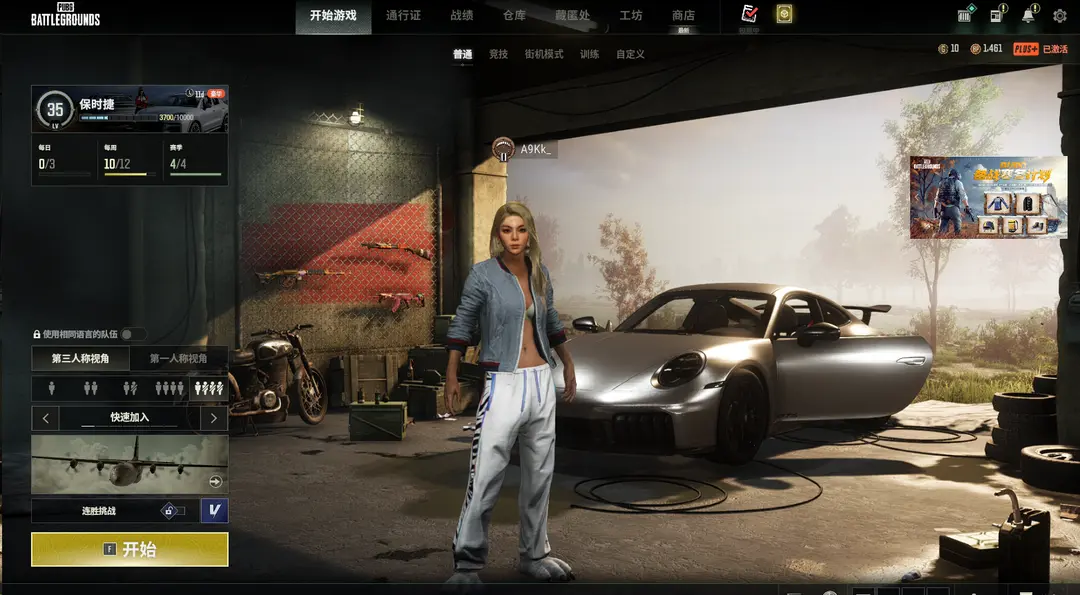Switch to 街机模式 arcade mode
This screenshot has width=1080, height=595.
[544, 54]
